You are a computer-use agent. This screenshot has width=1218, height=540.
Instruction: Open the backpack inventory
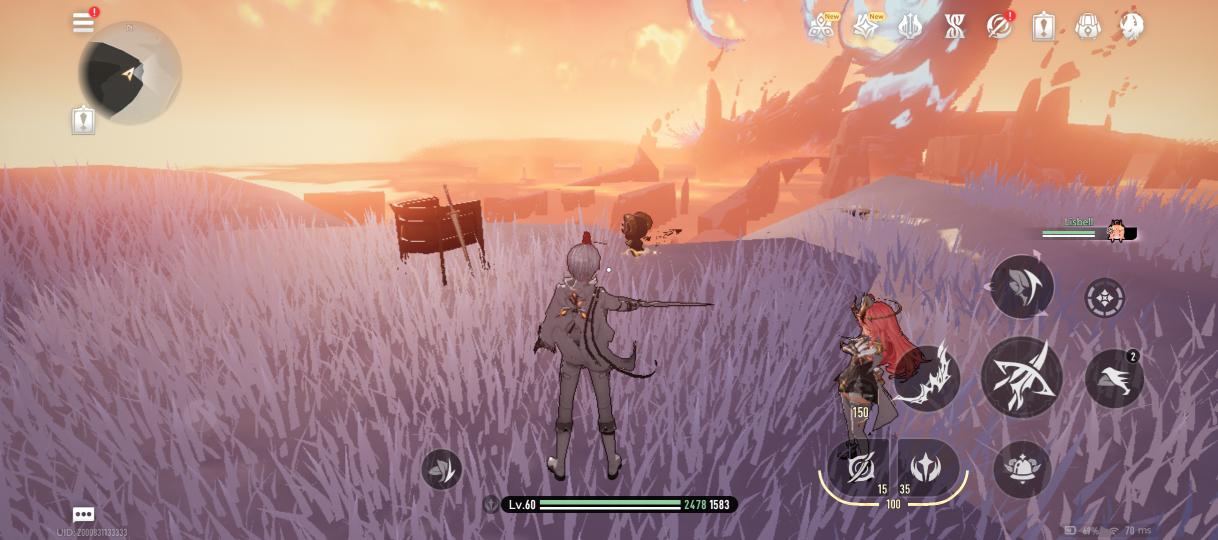1088,27
